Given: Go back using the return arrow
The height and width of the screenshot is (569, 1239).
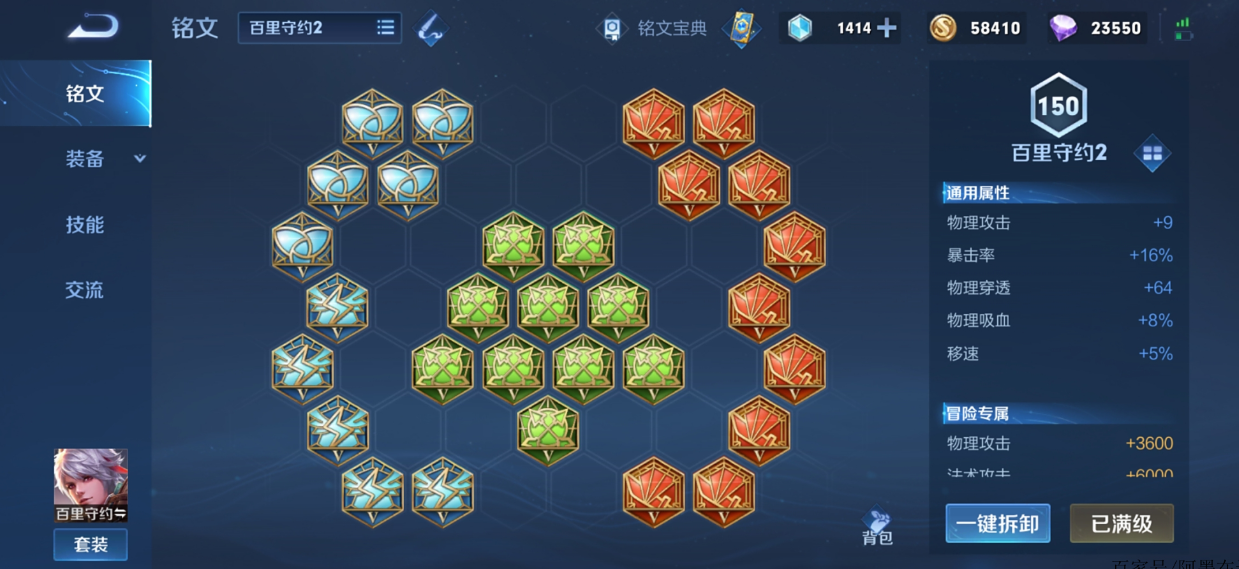Looking at the screenshot, I should 93,27.
